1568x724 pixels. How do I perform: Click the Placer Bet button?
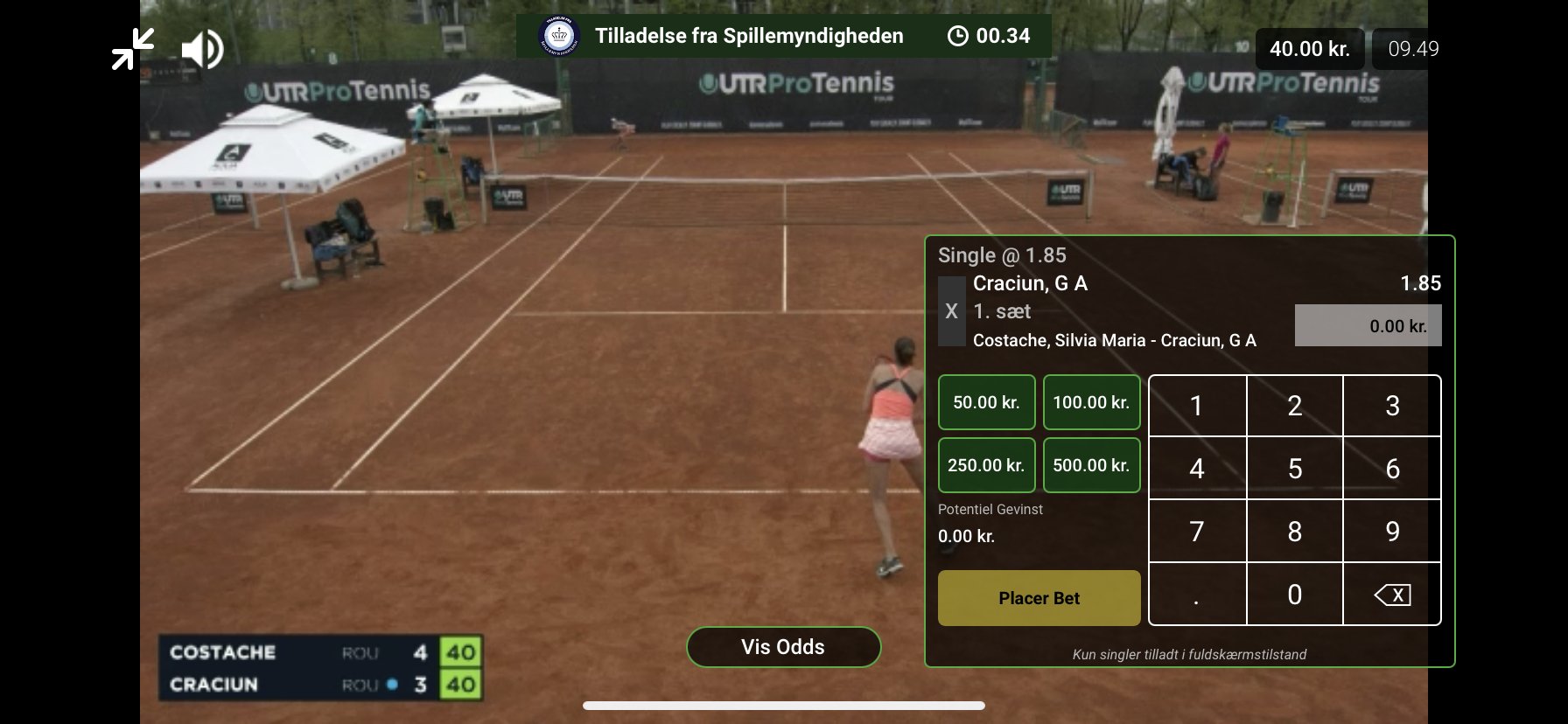click(1039, 598)
